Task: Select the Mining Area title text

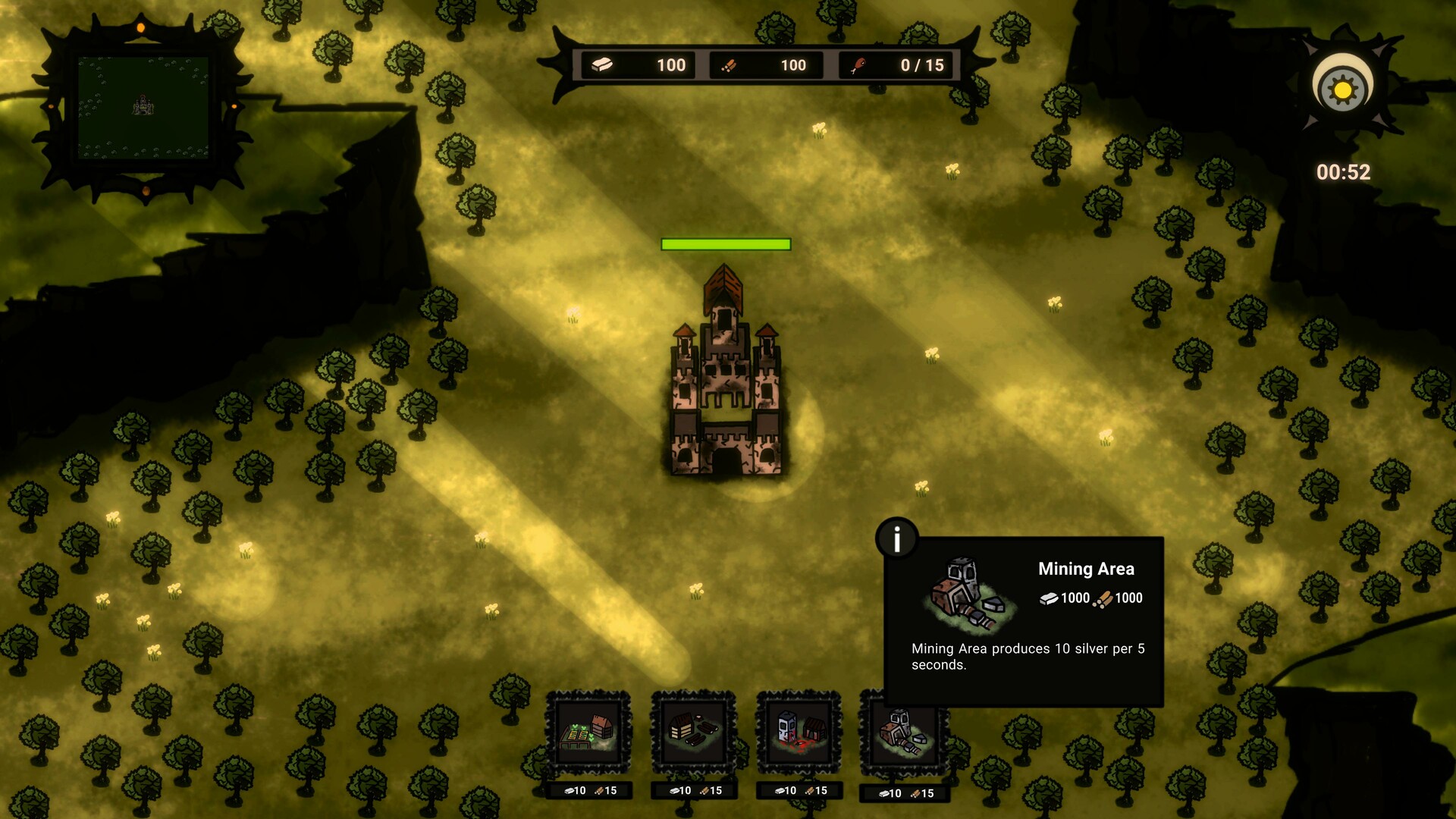Action: coord(1086,569)
